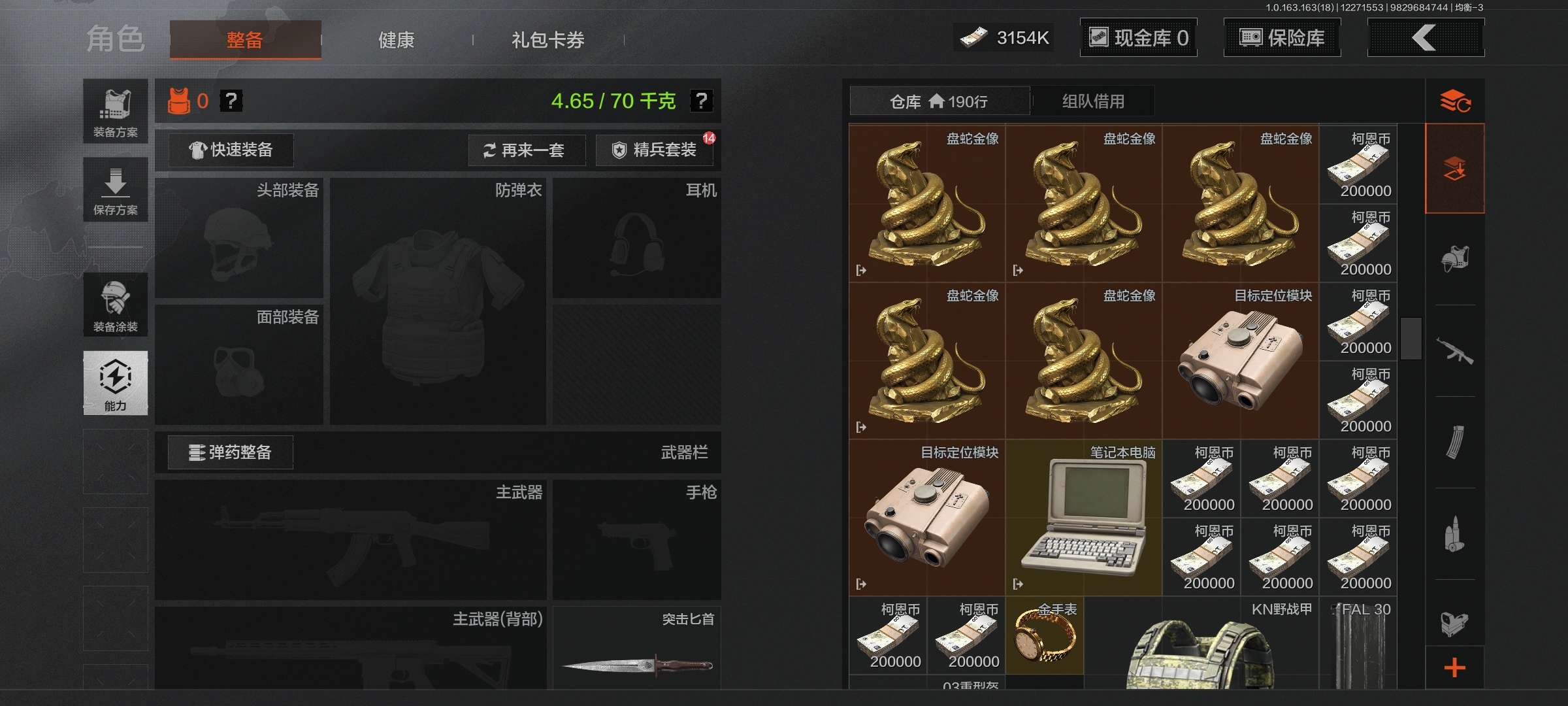Expand warehouse capacity with the plus button
The image size is (1568, 706).
click(x=1456, y=668)
